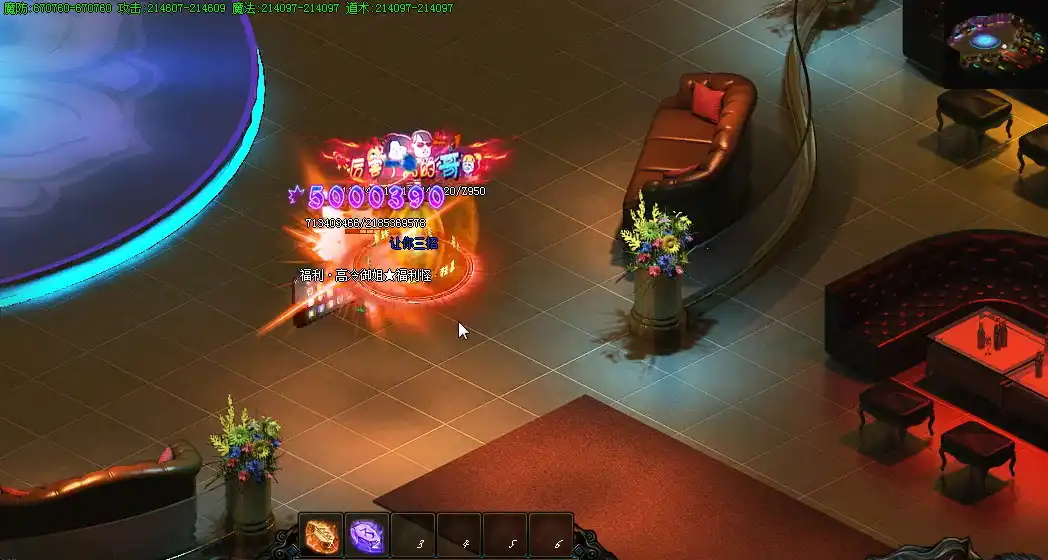This screenshot has height=560, width=1048.
Task: Select empty hotbar slot 6
Action: click(550, 535)
